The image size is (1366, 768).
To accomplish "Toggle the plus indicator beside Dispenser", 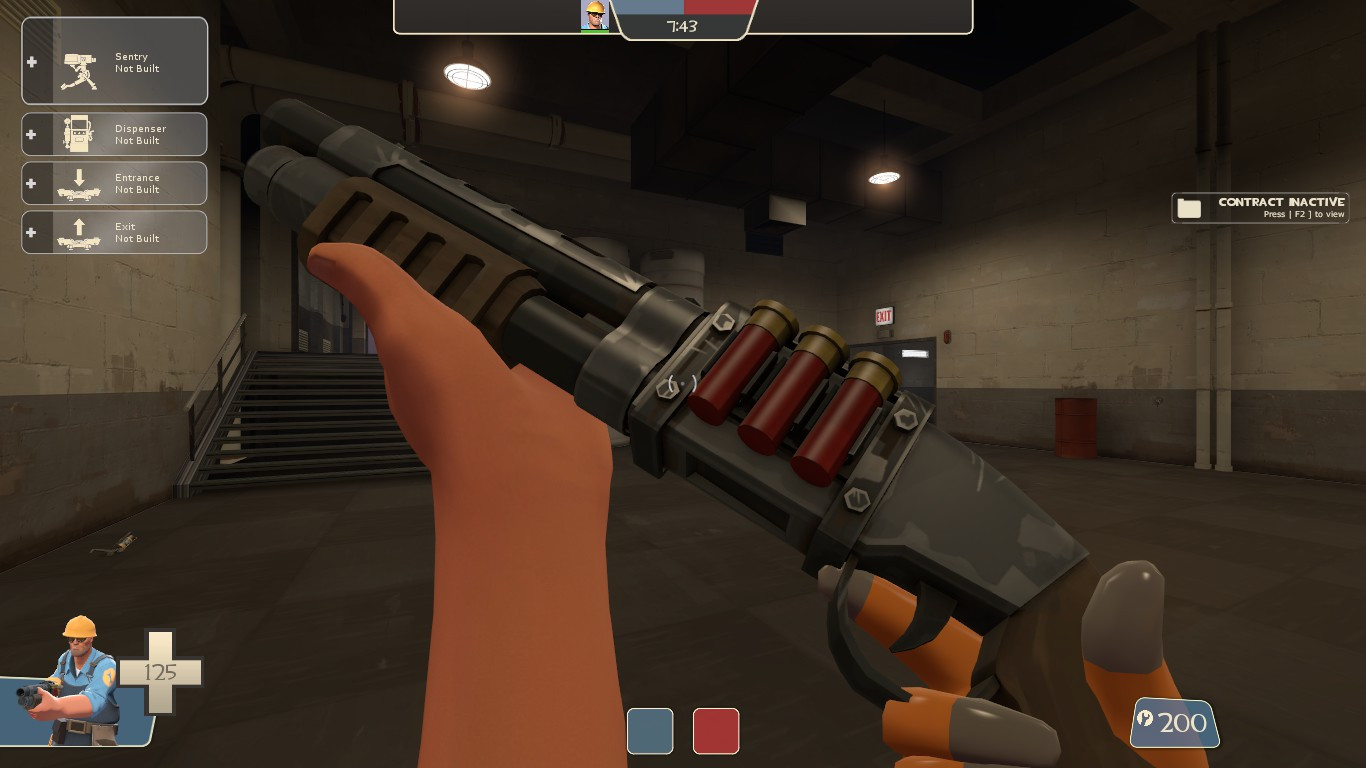I will tap(32, 134).
